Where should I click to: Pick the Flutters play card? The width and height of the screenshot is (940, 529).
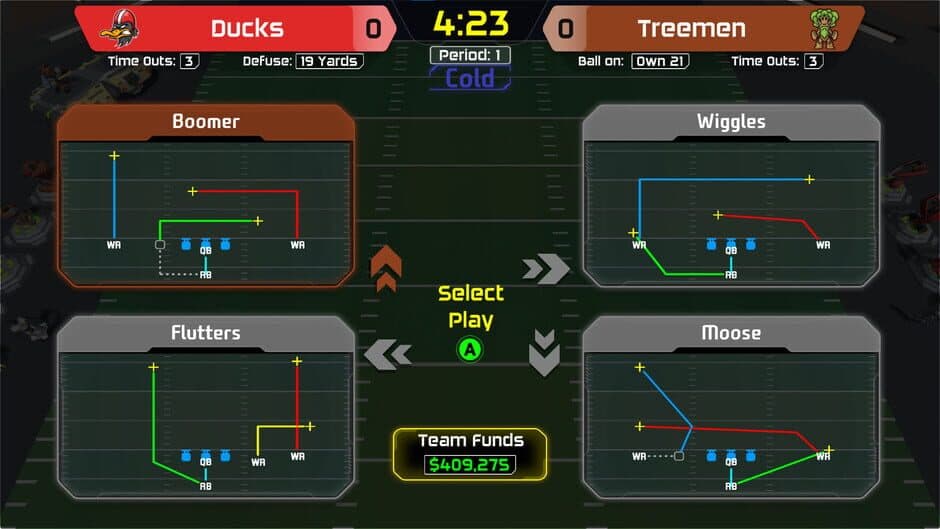(206, 408)
